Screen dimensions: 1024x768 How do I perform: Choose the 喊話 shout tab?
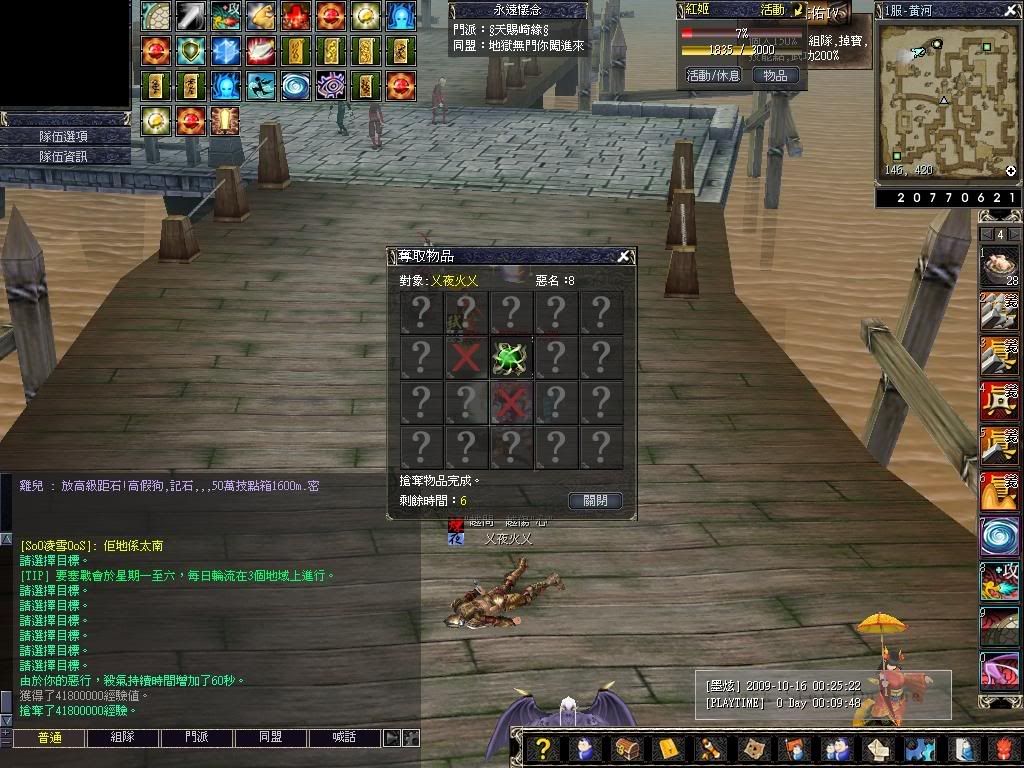pos(345,738)
